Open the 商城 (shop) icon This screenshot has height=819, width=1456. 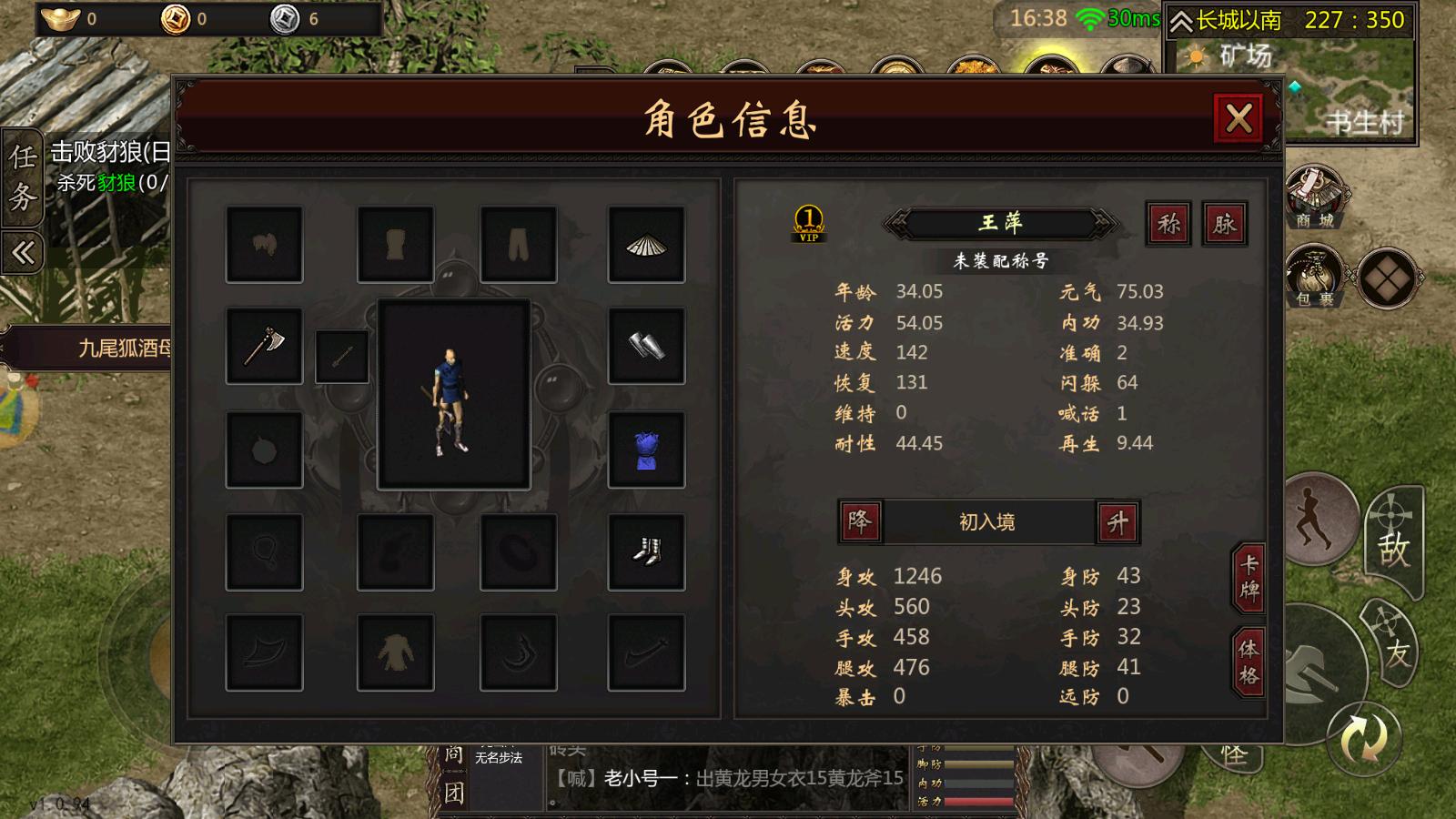[x=1313, y=196]
